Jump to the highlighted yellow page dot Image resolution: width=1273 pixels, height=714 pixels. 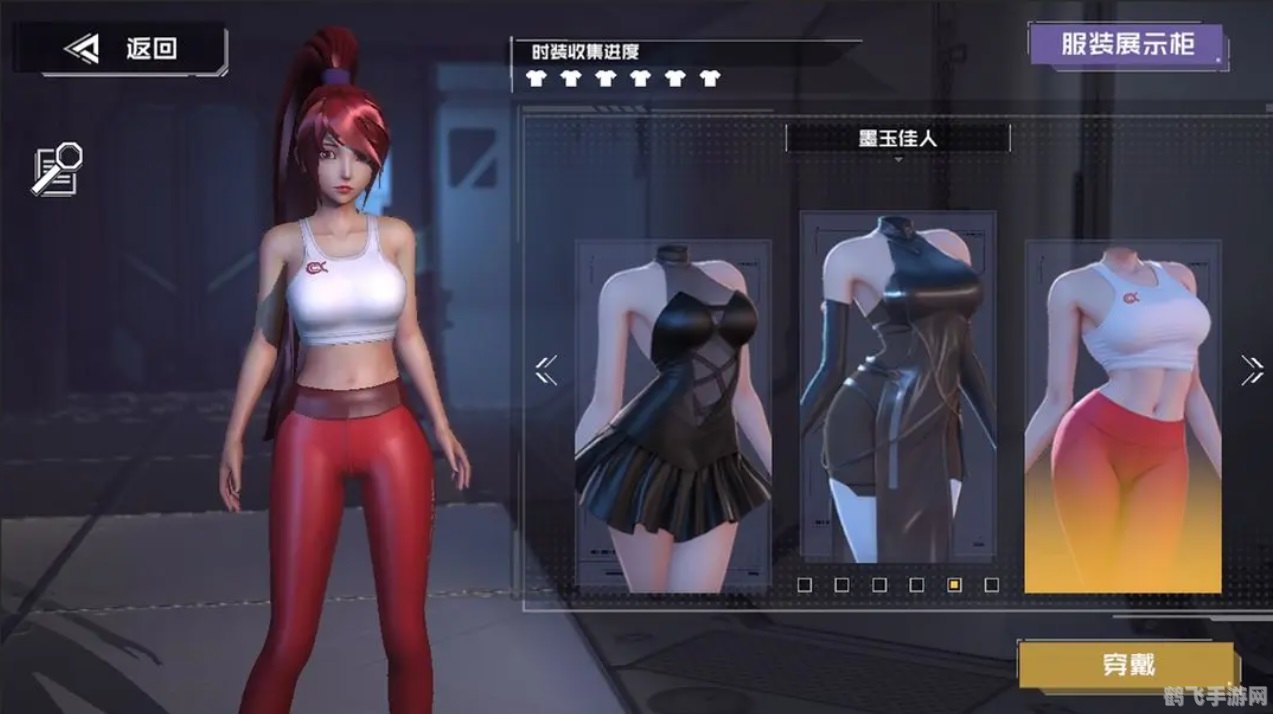coord(954,585)
